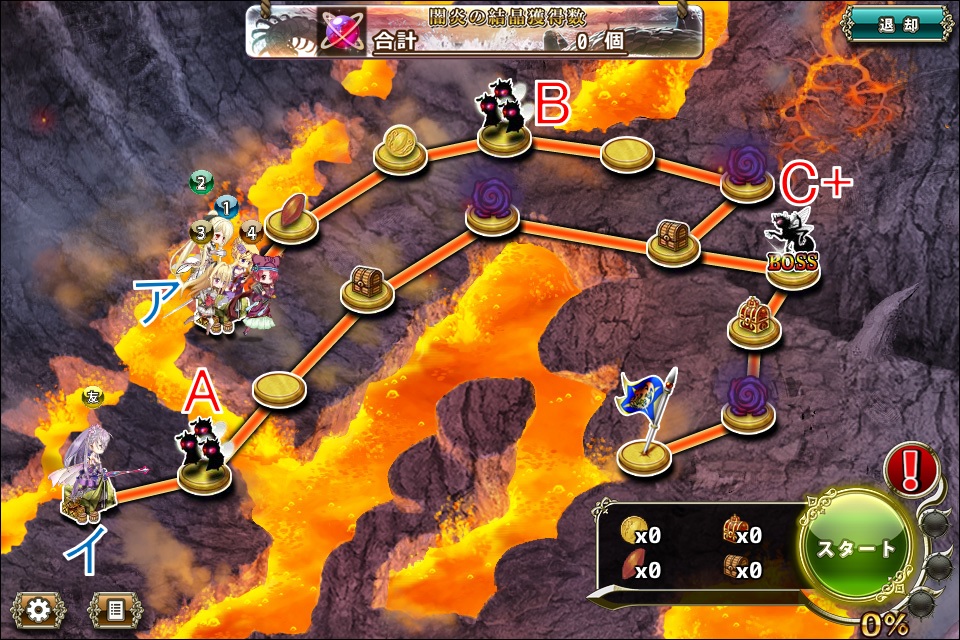Viewport: 960px width, 640px height.
Task: Open the red exclamation mark alert
Action: [911, 468]
